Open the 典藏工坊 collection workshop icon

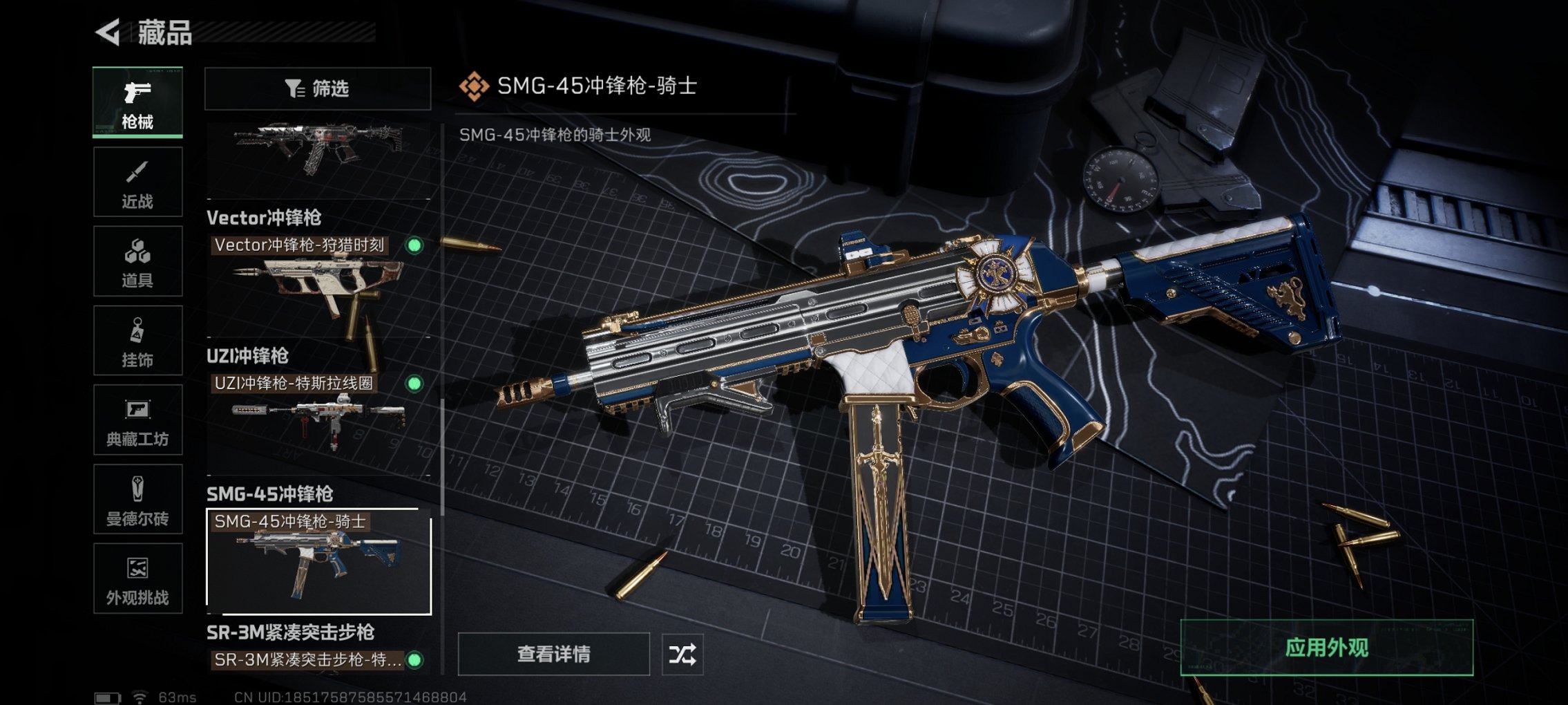pyautogui.click(x=137, y=420)
